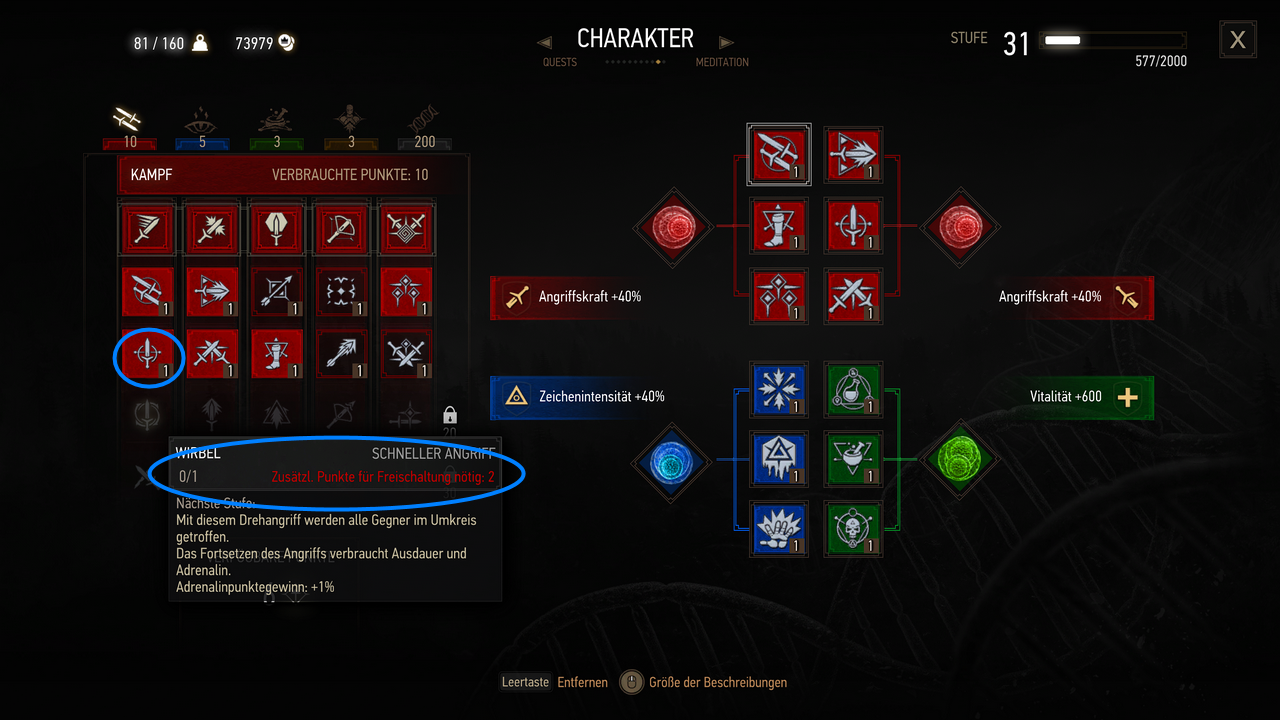The height and width of the screenshot is (720, 1280).
Task: Select the skull alchemy skill icon
Action: [x=853, y=528]
